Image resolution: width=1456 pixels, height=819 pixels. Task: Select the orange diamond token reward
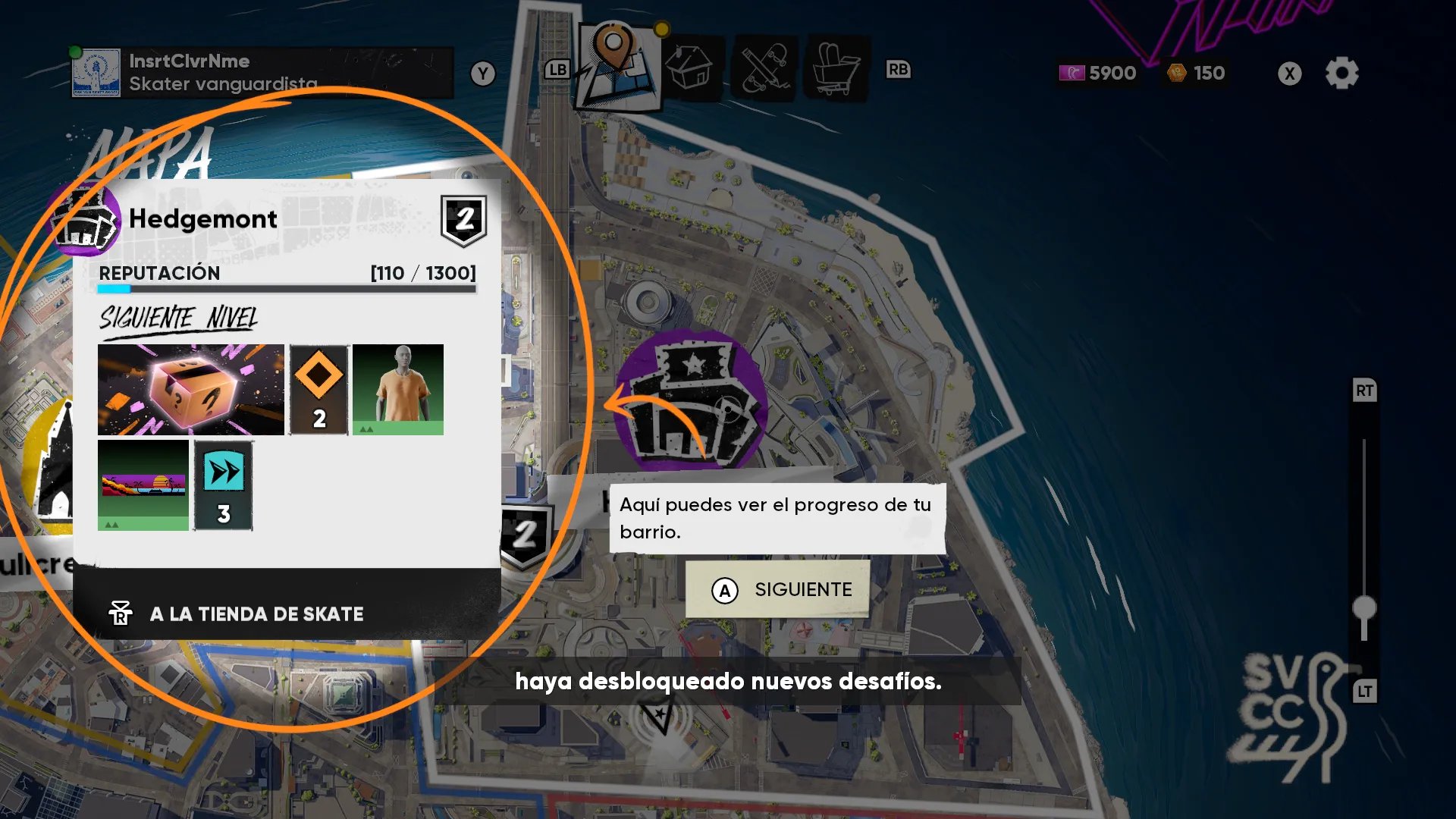319,390
